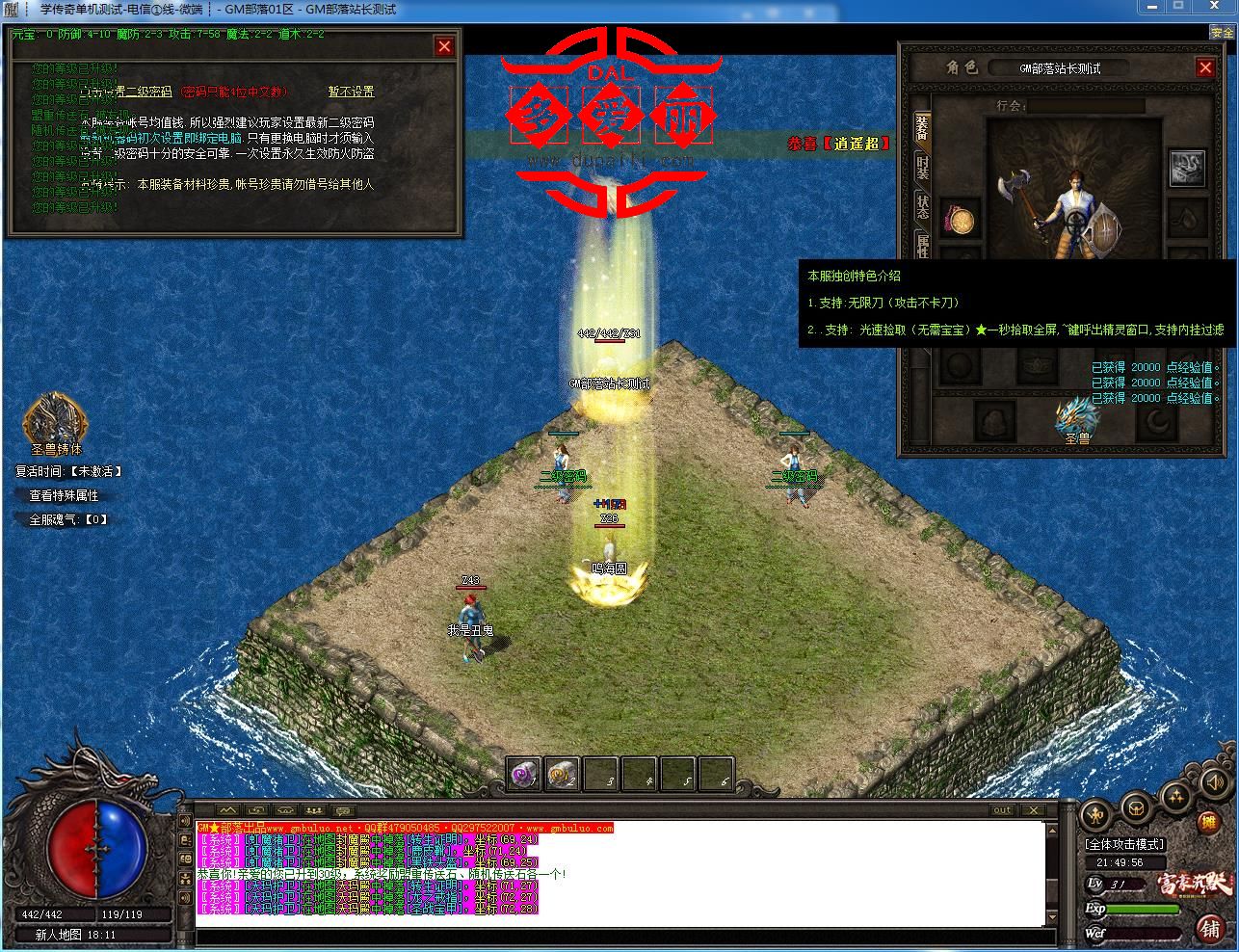
Task: Open the 属性 tab on the character panel
Action: click(922, 246)
